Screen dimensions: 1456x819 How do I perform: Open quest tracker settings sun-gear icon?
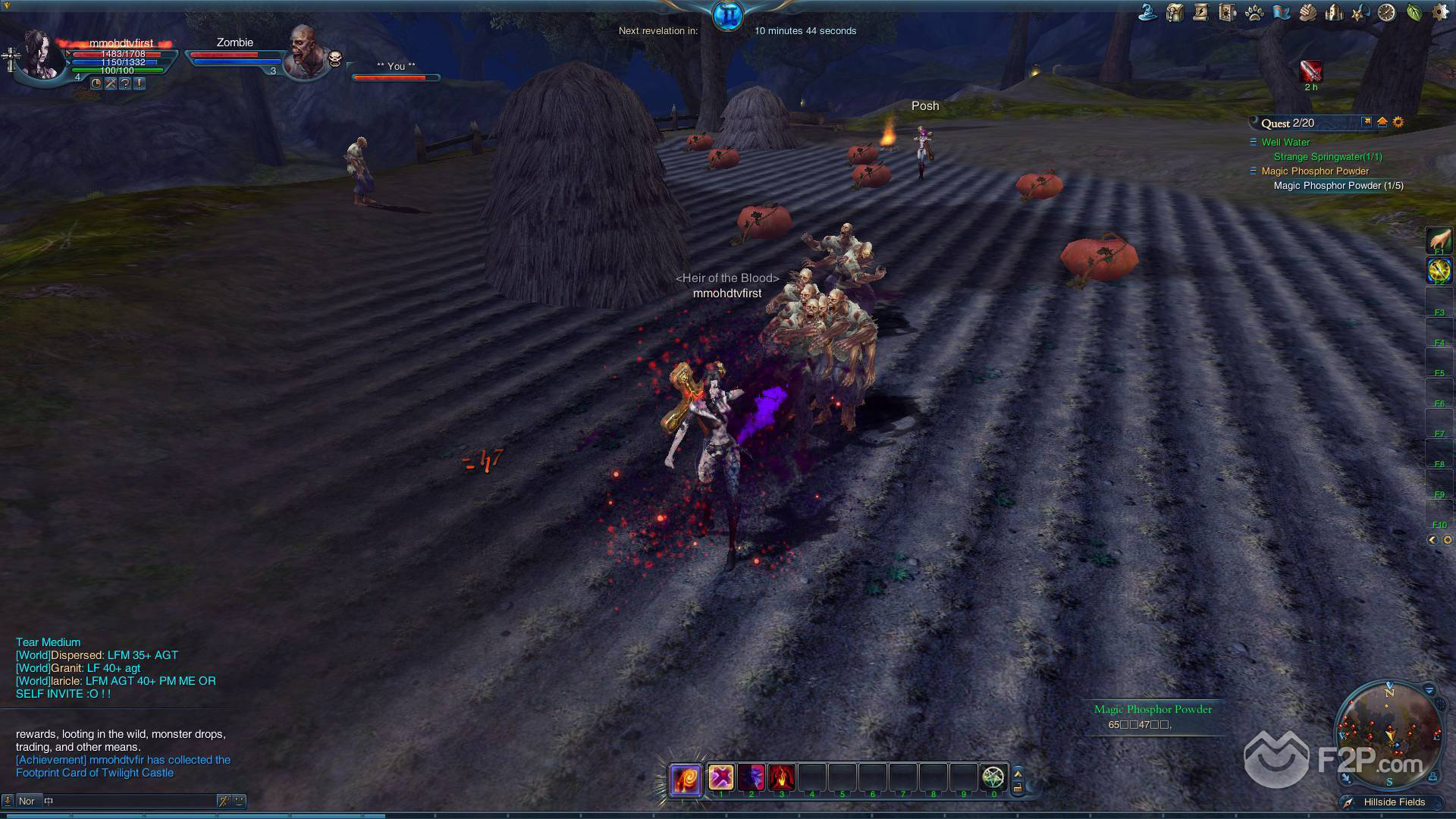1398,122
